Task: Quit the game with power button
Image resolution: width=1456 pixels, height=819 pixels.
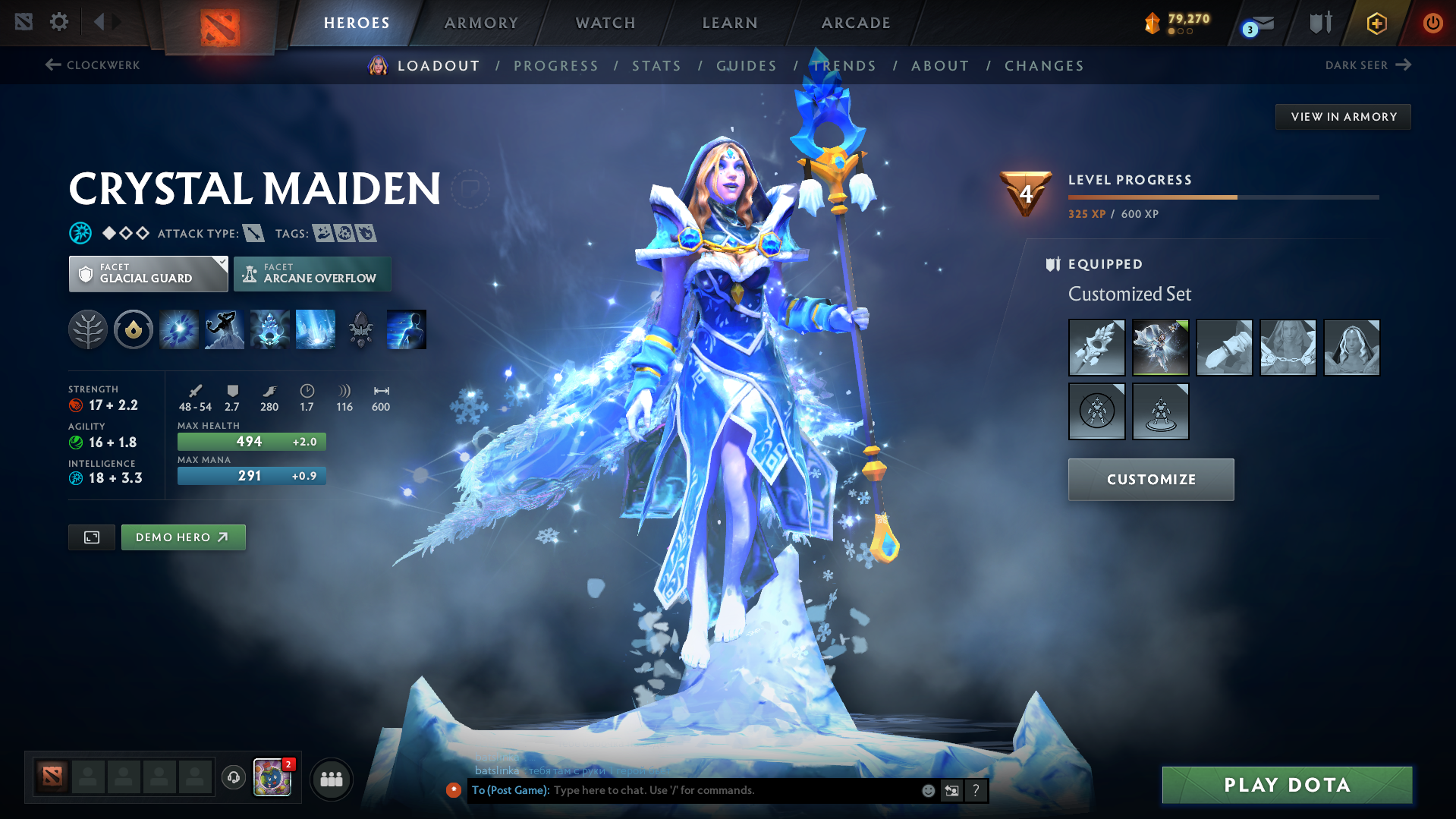Action: pos(1432,23)
